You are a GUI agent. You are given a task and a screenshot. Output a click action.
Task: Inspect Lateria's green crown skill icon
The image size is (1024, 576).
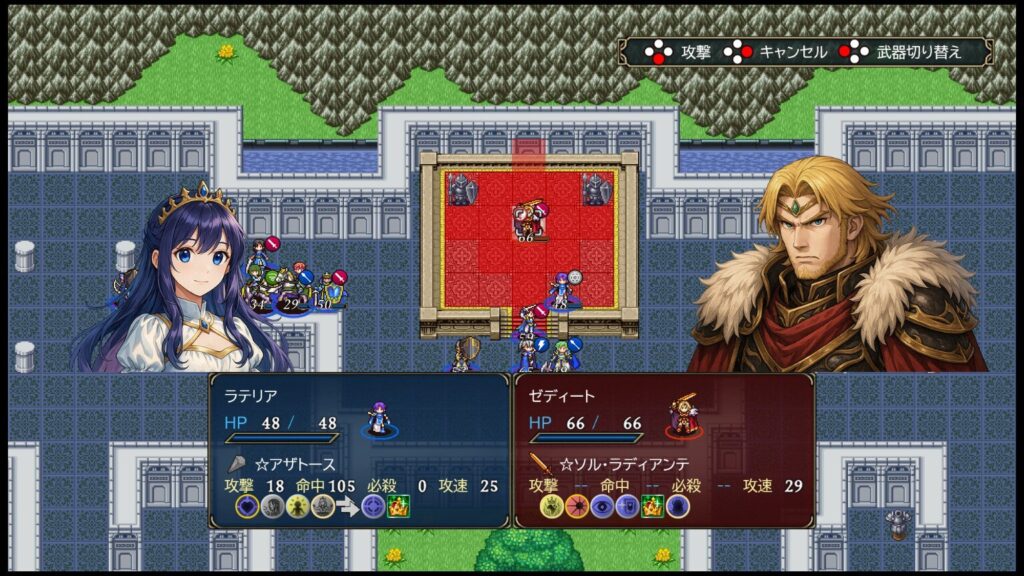click(x=397, y=507)
